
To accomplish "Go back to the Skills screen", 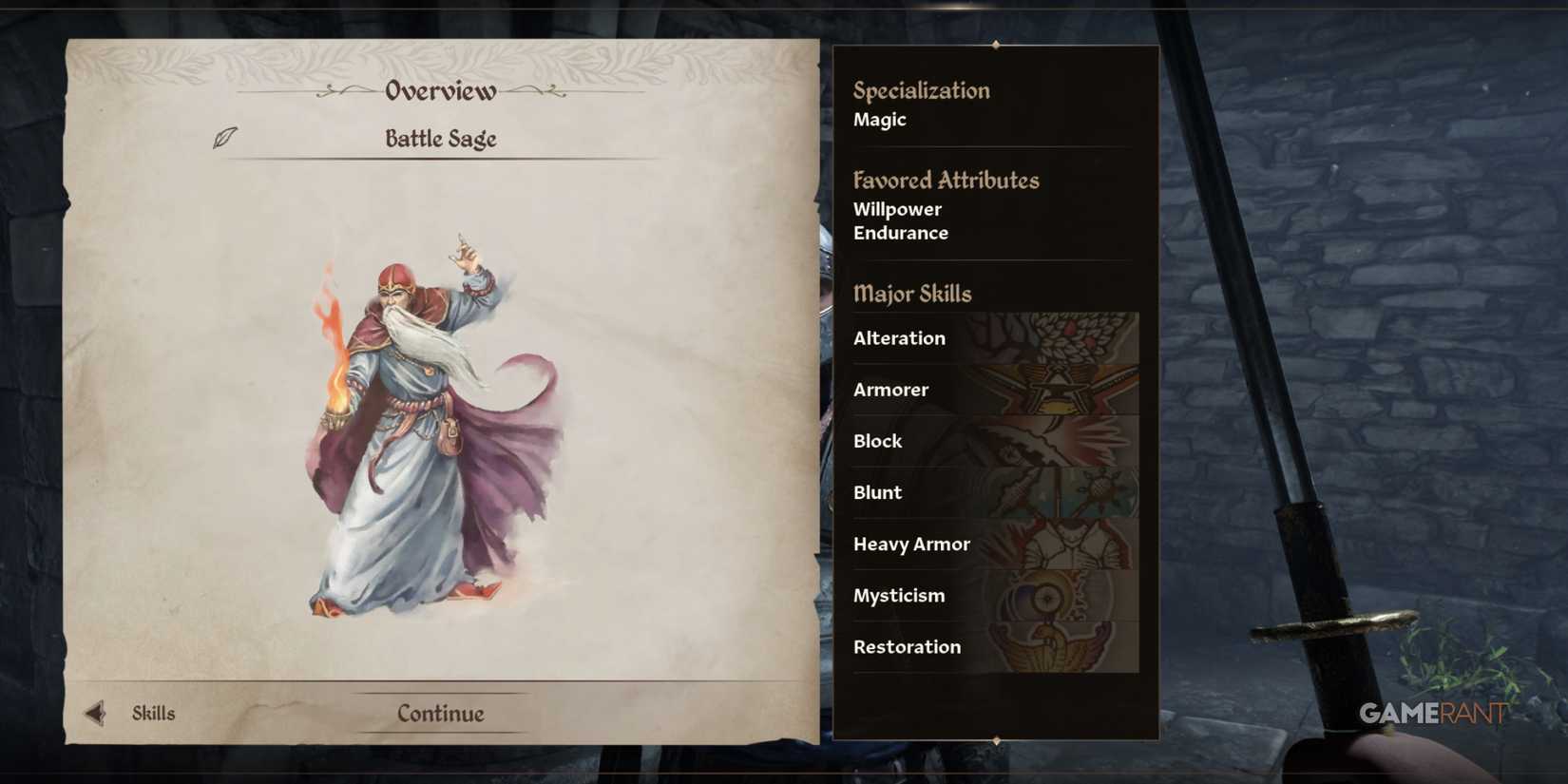I will [152, 713].
